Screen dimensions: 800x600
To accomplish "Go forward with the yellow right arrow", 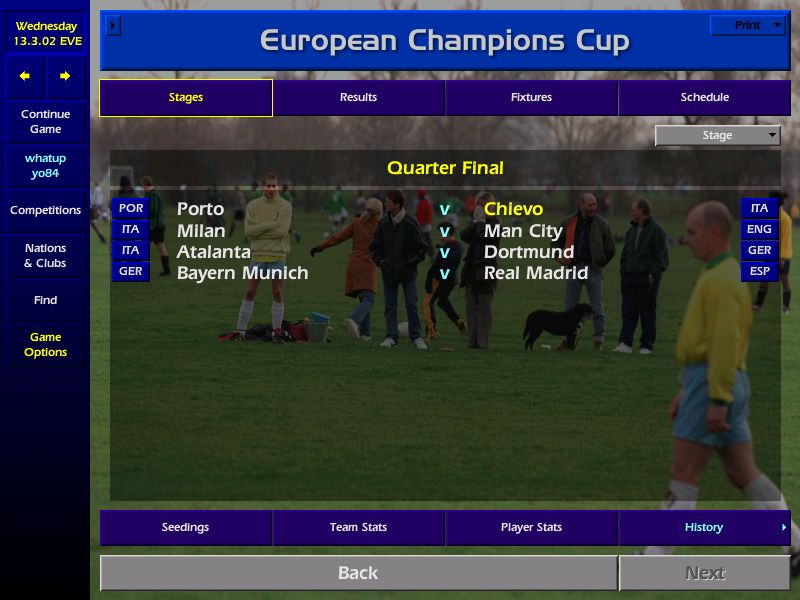I will [65, 76].
